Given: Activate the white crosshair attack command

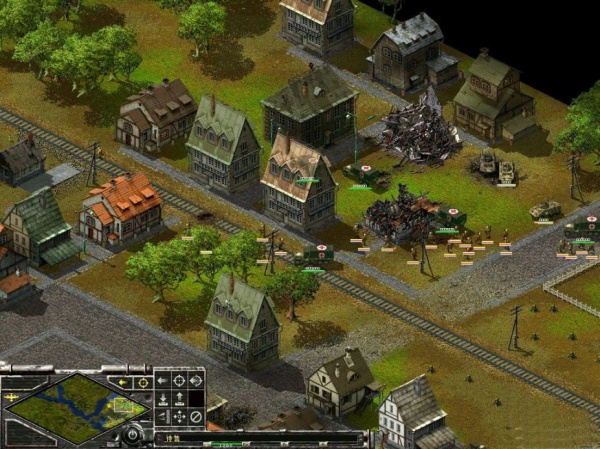Looking at the screenshot, I should pos(179,381).
